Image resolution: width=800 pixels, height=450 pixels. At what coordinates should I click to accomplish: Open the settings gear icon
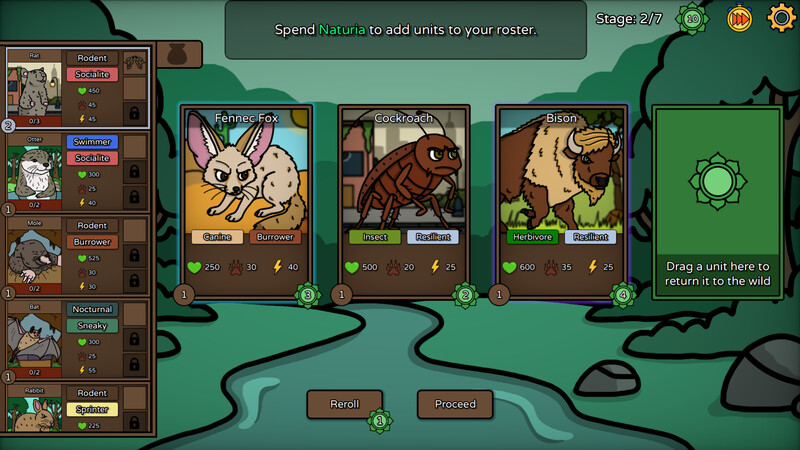[781, 18]
